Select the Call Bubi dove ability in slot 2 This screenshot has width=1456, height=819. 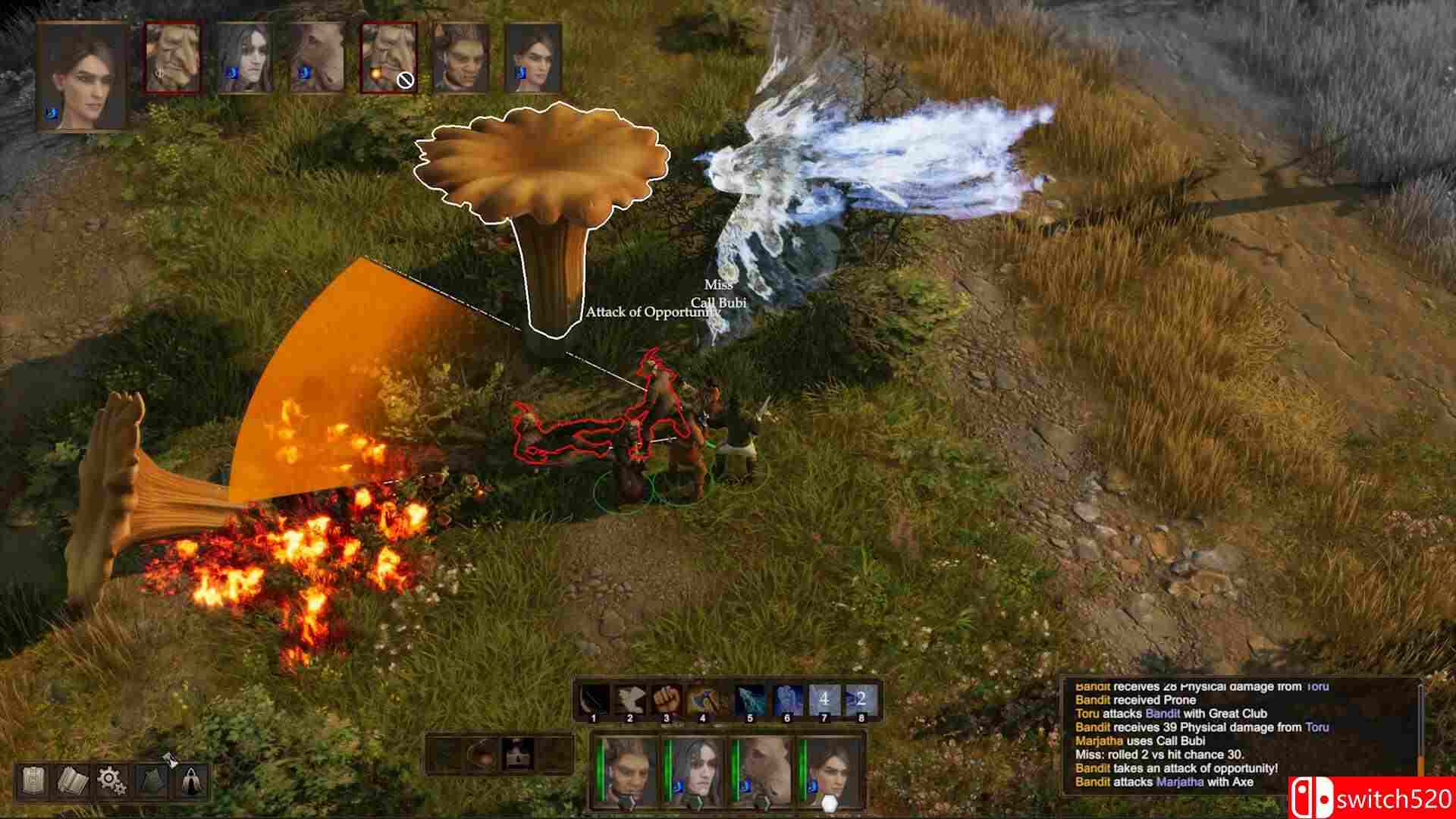tap(630, 699)
